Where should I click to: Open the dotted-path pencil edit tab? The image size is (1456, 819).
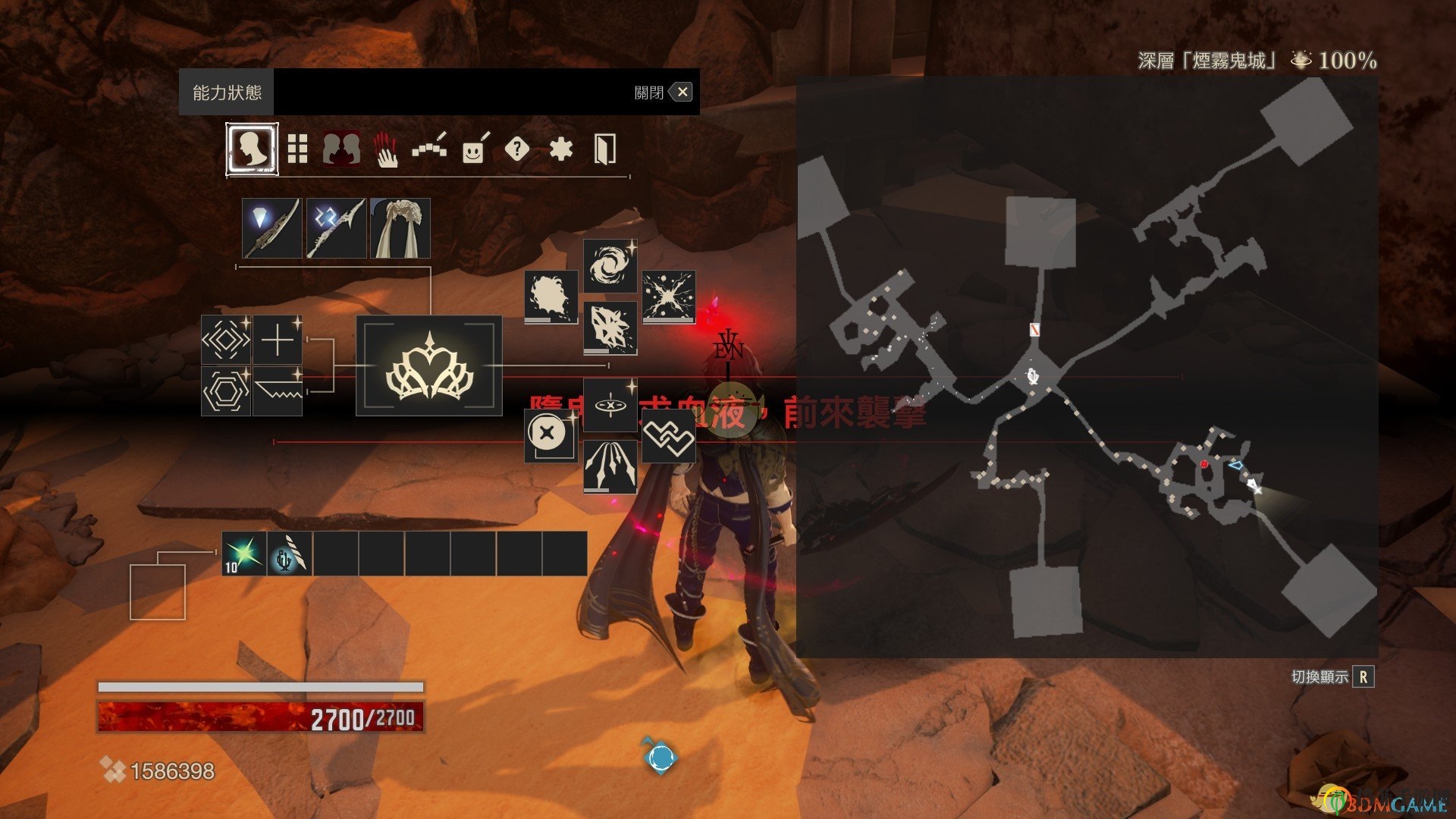(429, 149)
